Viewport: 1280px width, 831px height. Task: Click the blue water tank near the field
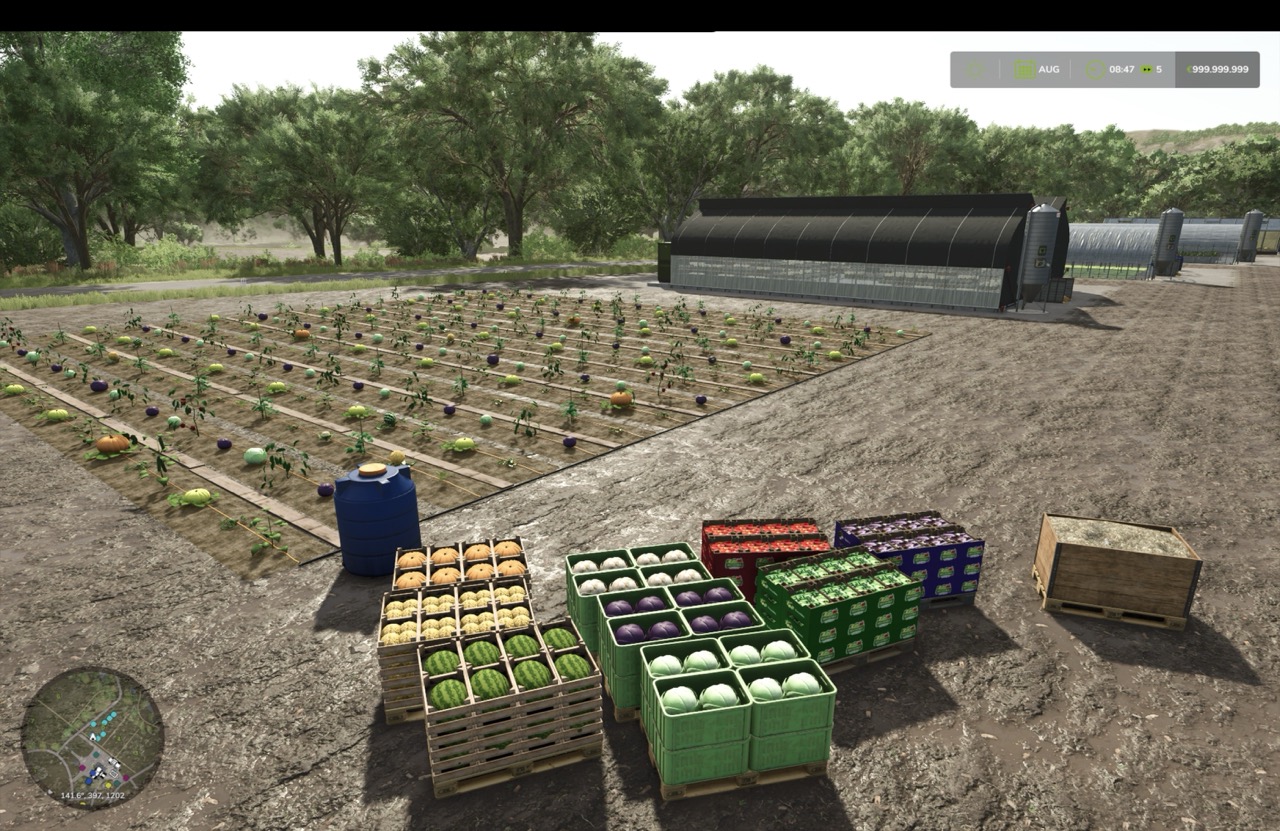tap(375, 520)
